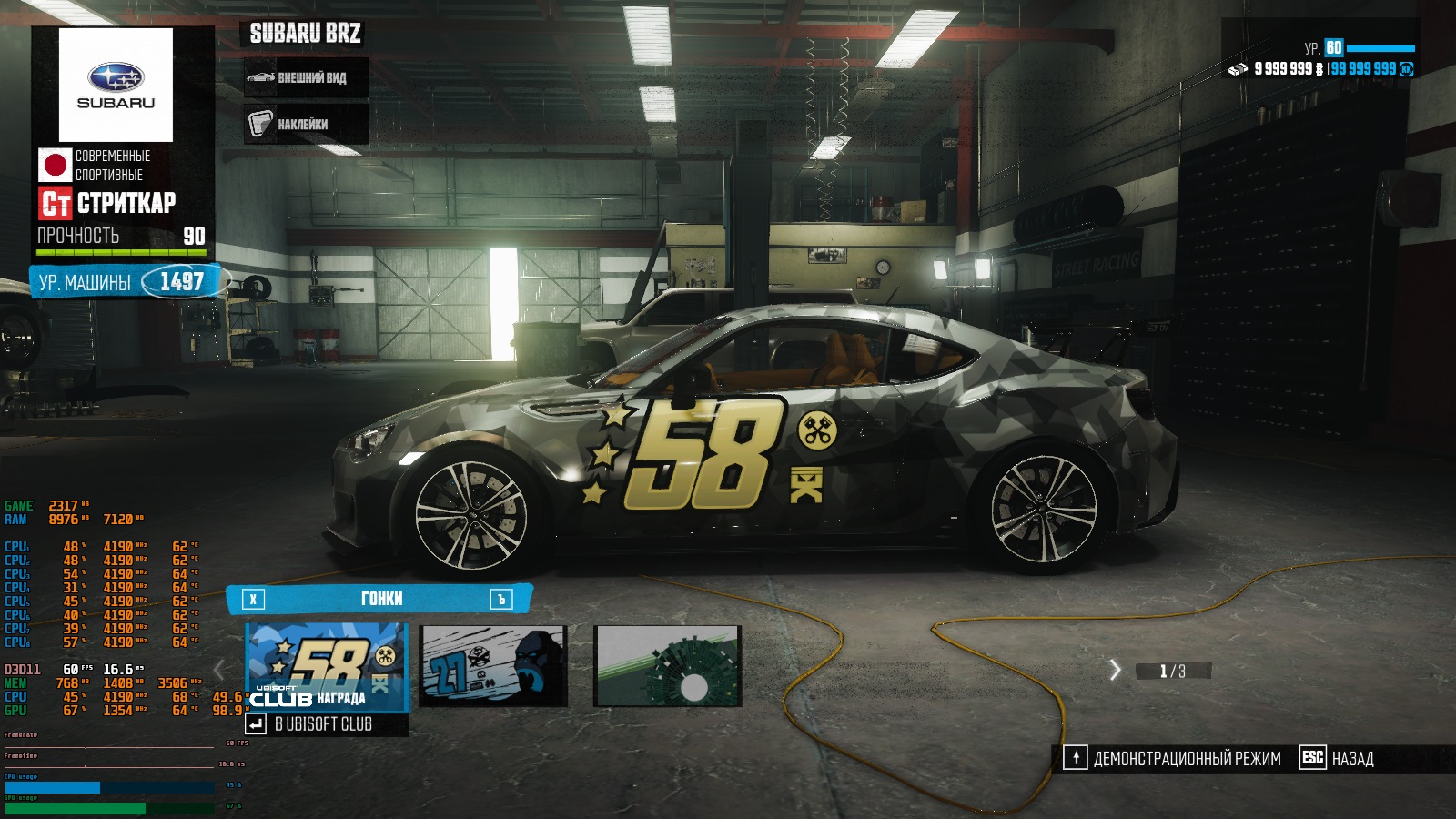Image resolution: width=1456 pixels, height=819 pixels.
Task: Click the Гонки category header
Action: pyautogui.click(x=380, y=599)
